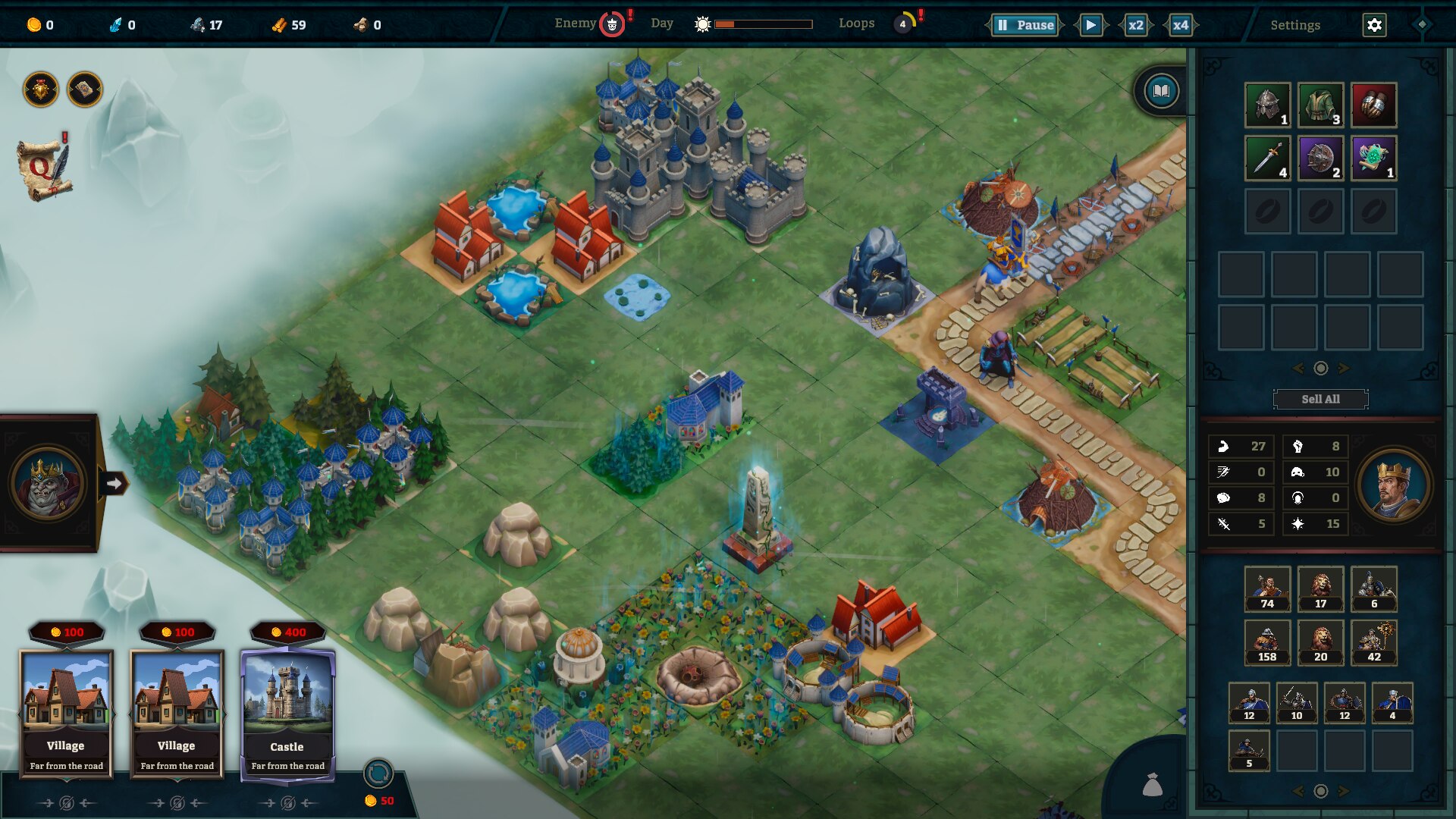Open the quest scroll
This screenshot has height=819, width=1456.
click(x=45, y=170)
